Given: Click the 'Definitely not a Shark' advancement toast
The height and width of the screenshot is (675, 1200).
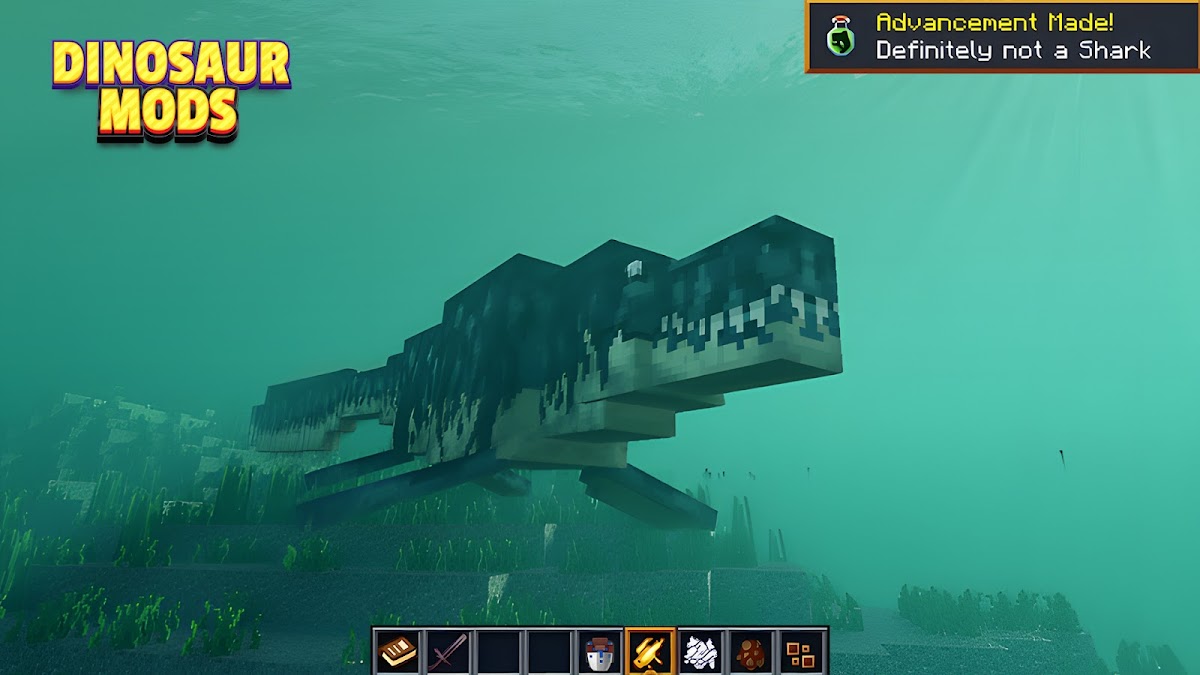Looking at the screenshot, I should 1003,37.
